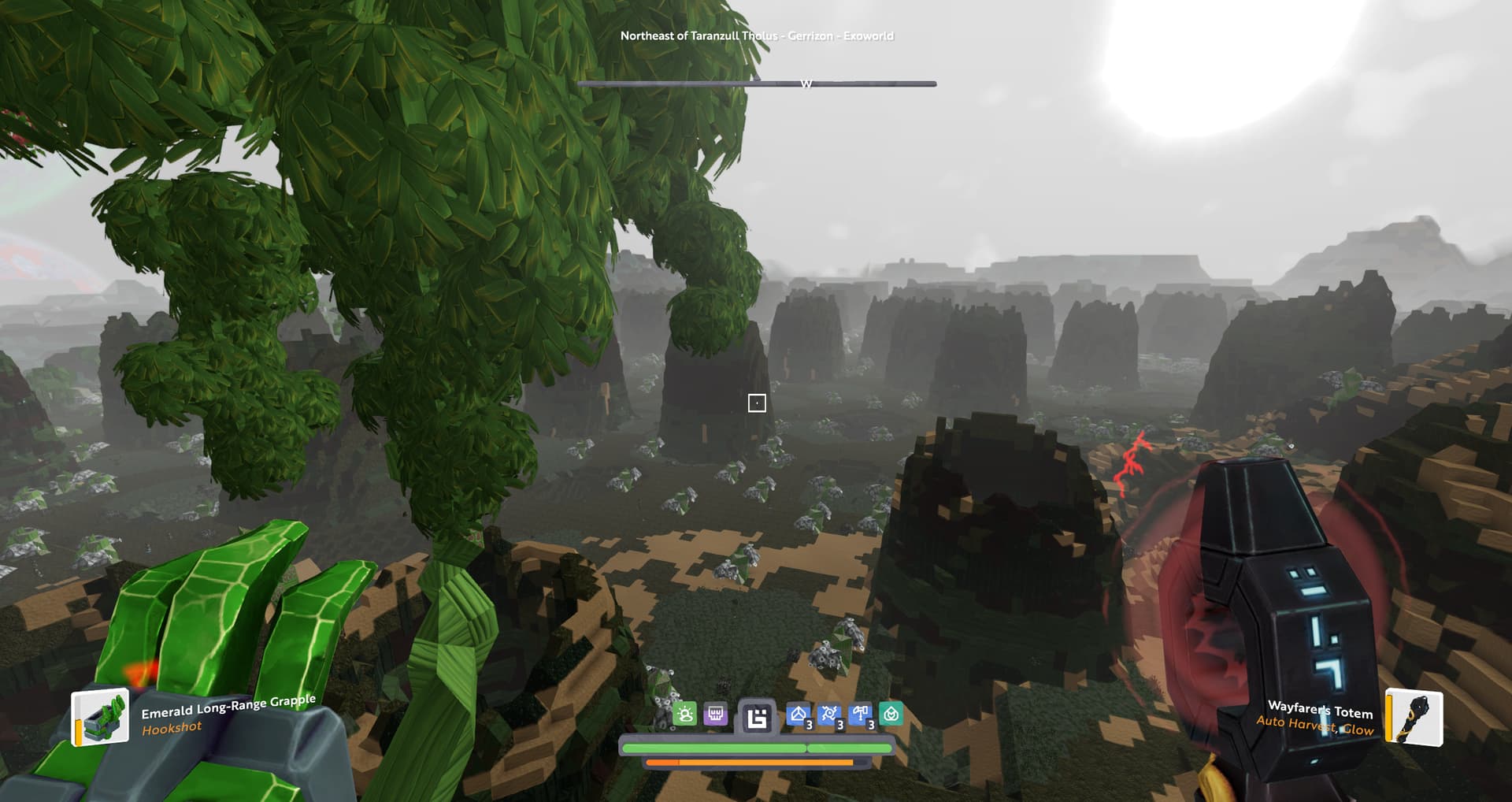Viewport: 1512px width, 802px height.
Task: Select the Wayfarer's Totem item slot
Action: 1414,717
